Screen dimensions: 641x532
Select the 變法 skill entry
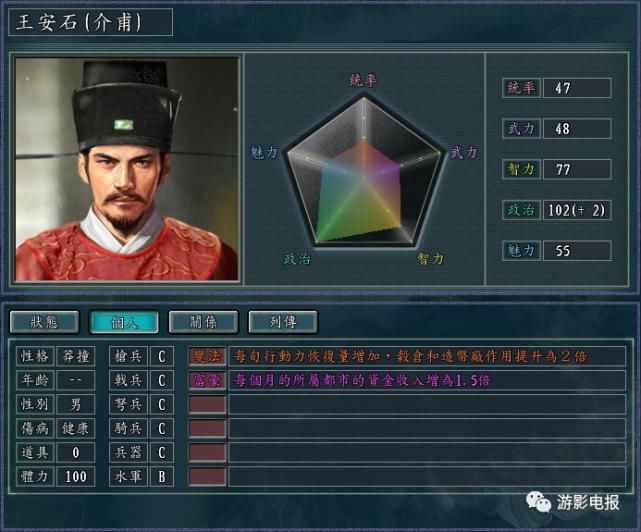(207, 356)
